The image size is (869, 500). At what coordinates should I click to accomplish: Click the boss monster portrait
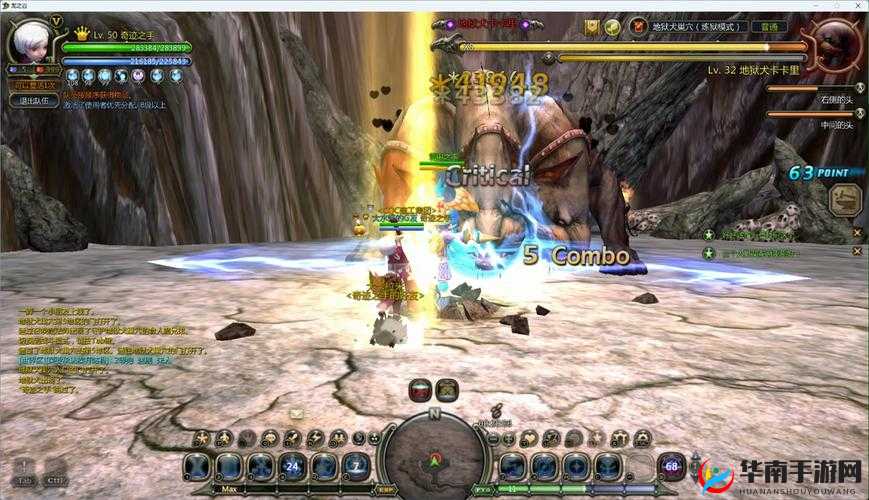pyautogui.click(x=836, y=45)
